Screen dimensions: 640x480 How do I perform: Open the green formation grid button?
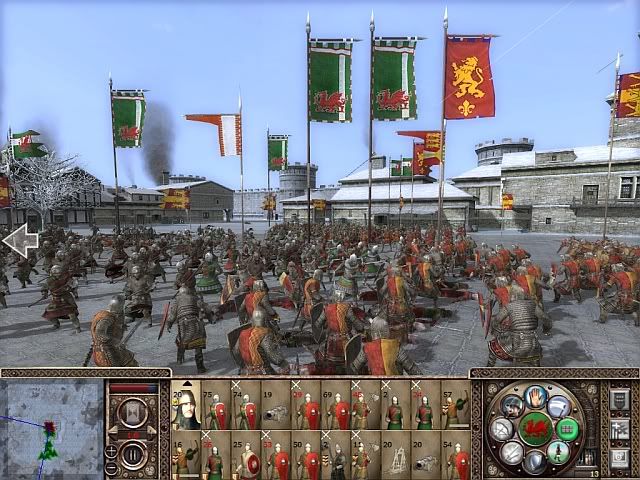click(x=566, y=429)
